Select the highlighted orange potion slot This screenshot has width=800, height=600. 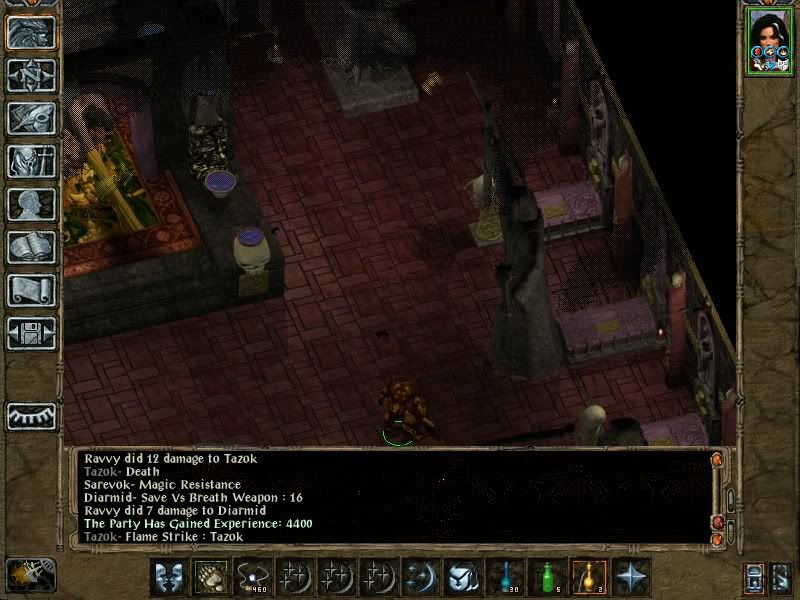click(588, 577)
